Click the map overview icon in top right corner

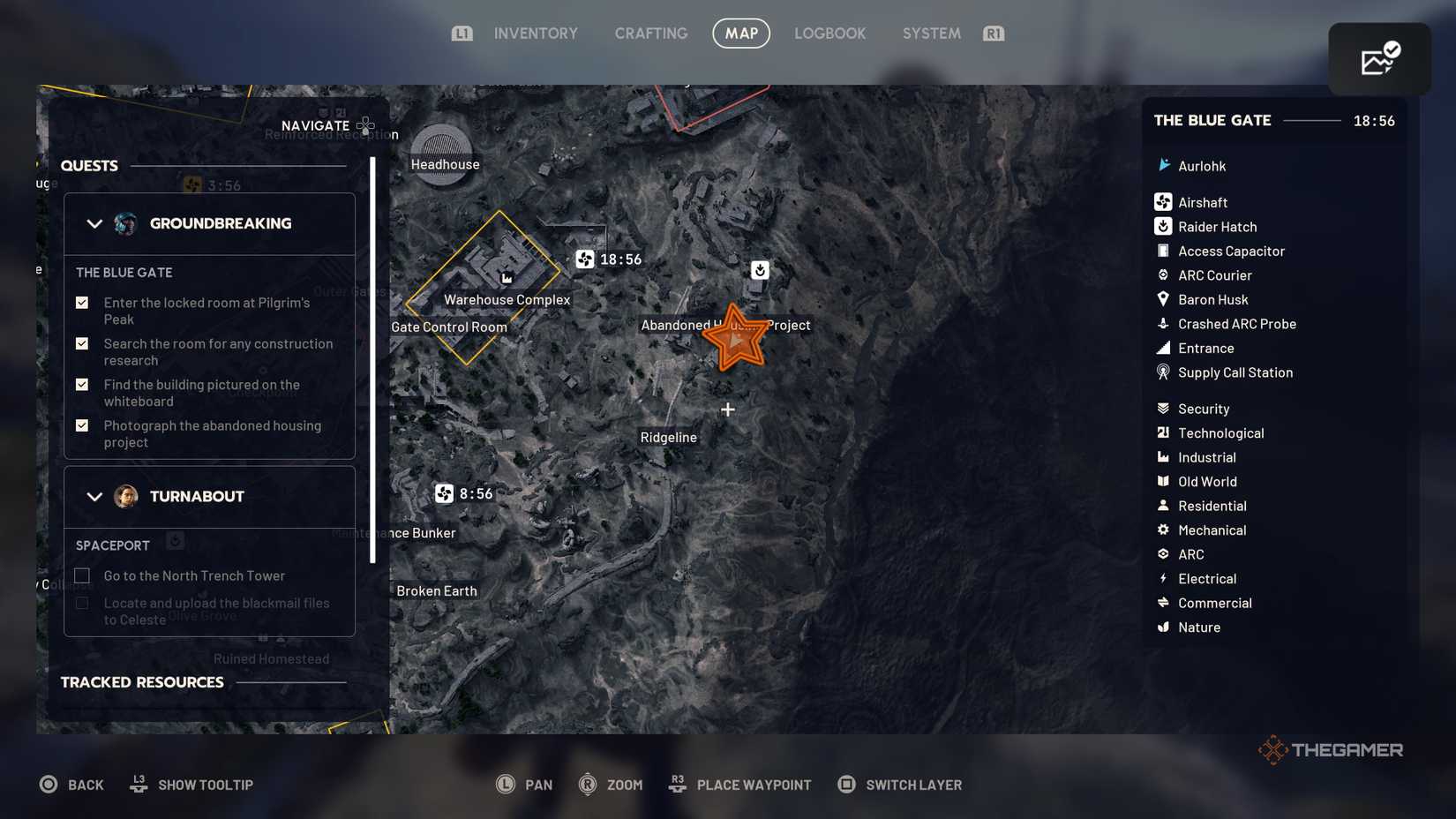click(x=1379, y=58)
